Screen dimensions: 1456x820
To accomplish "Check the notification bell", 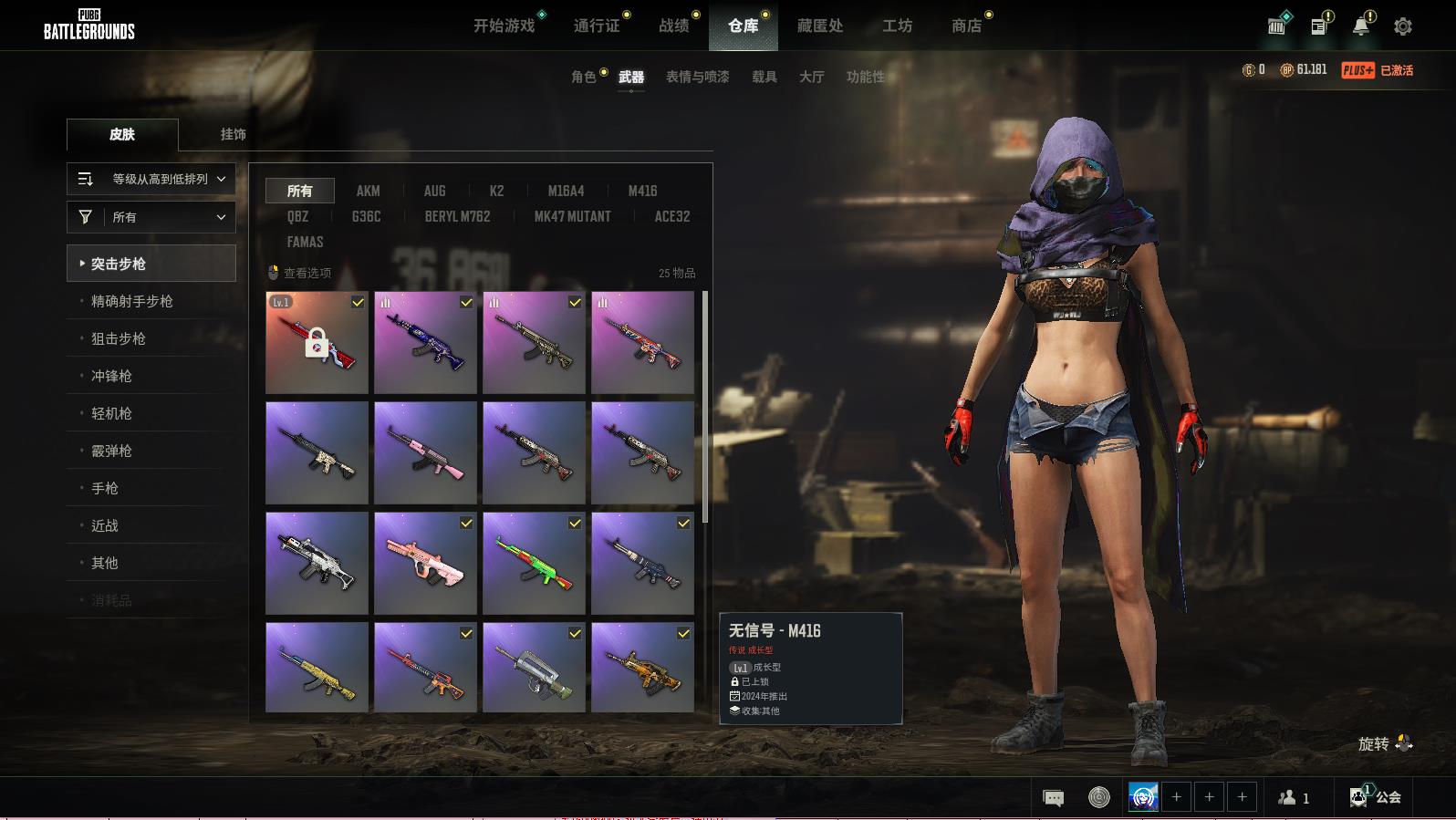I will tap(1361, 26).
